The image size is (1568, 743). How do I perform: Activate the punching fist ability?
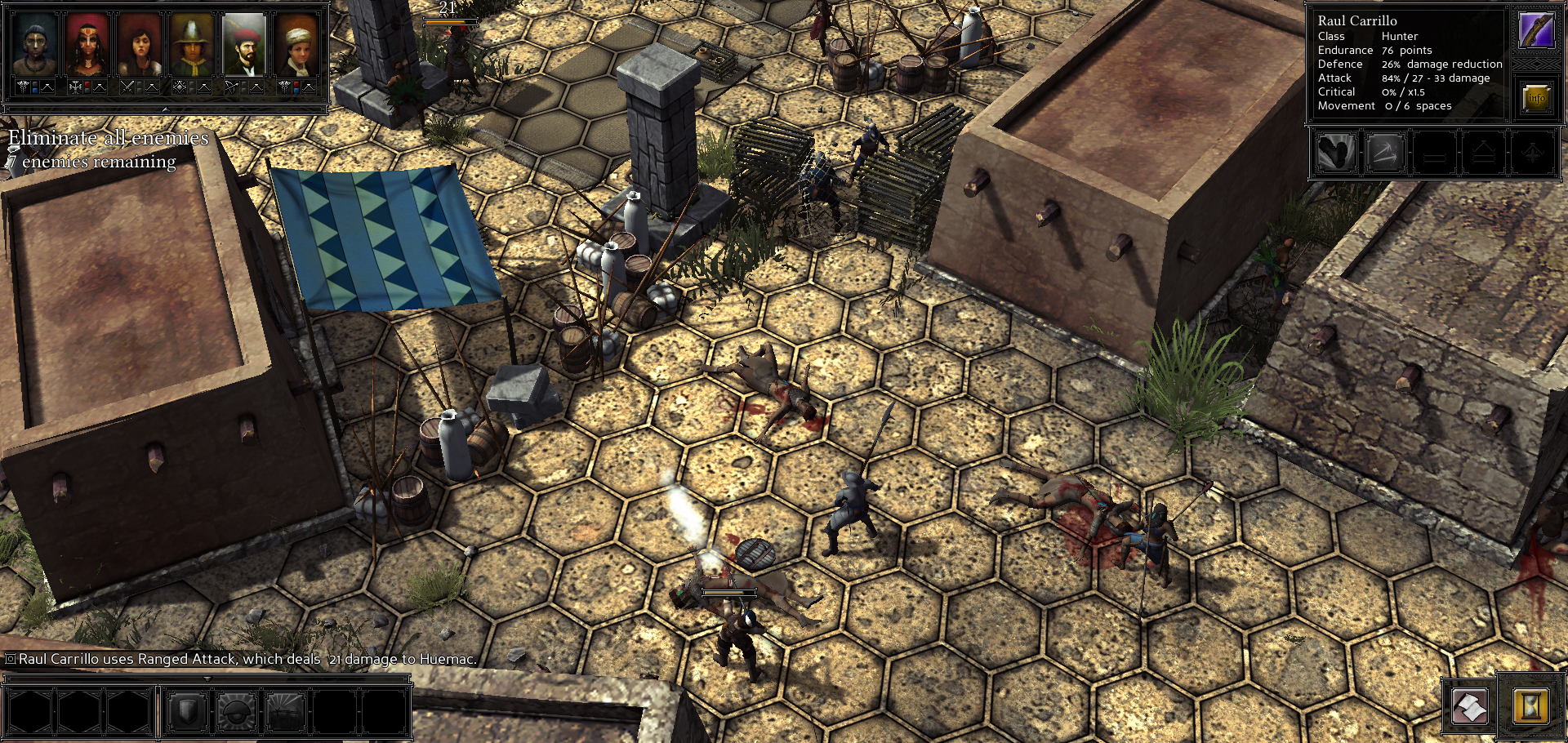coord(1336,153)
